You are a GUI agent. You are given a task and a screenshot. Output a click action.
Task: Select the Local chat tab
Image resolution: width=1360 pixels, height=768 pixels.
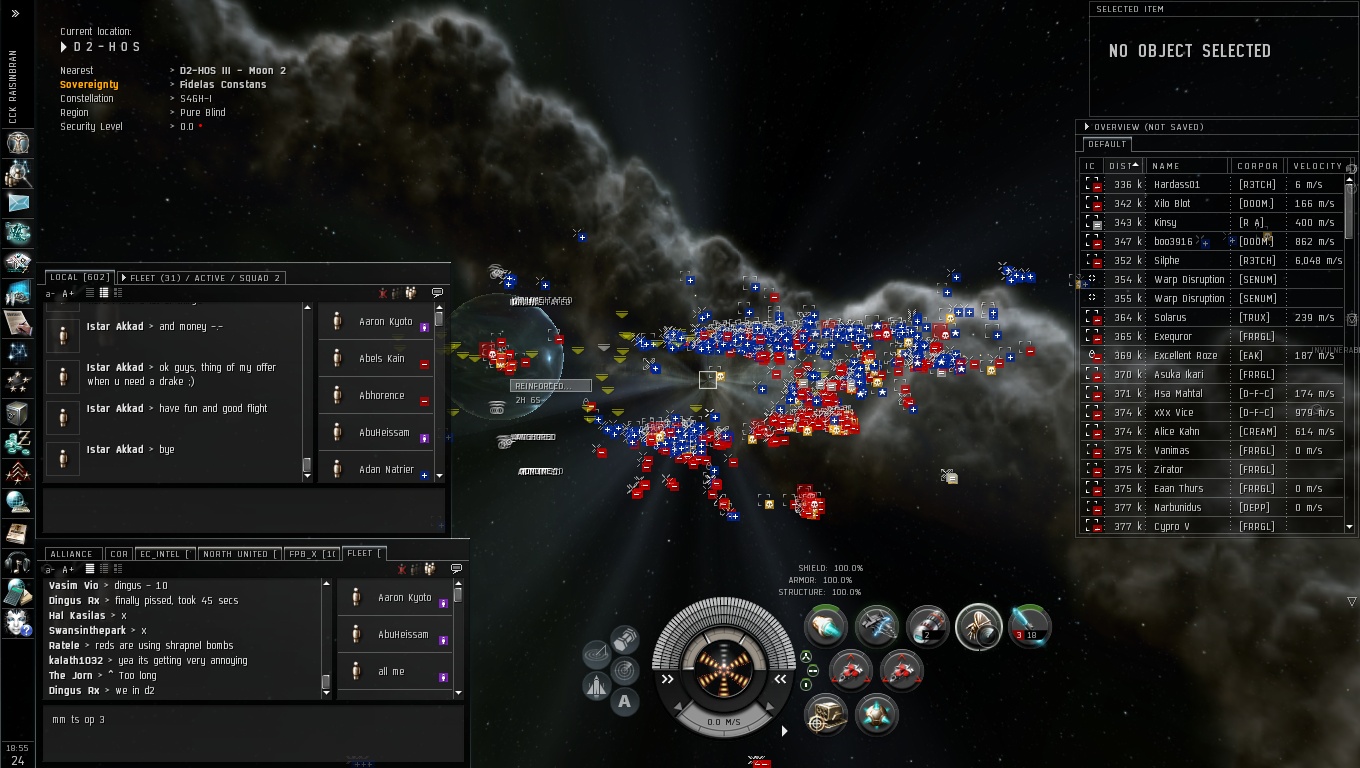point(79,277)
